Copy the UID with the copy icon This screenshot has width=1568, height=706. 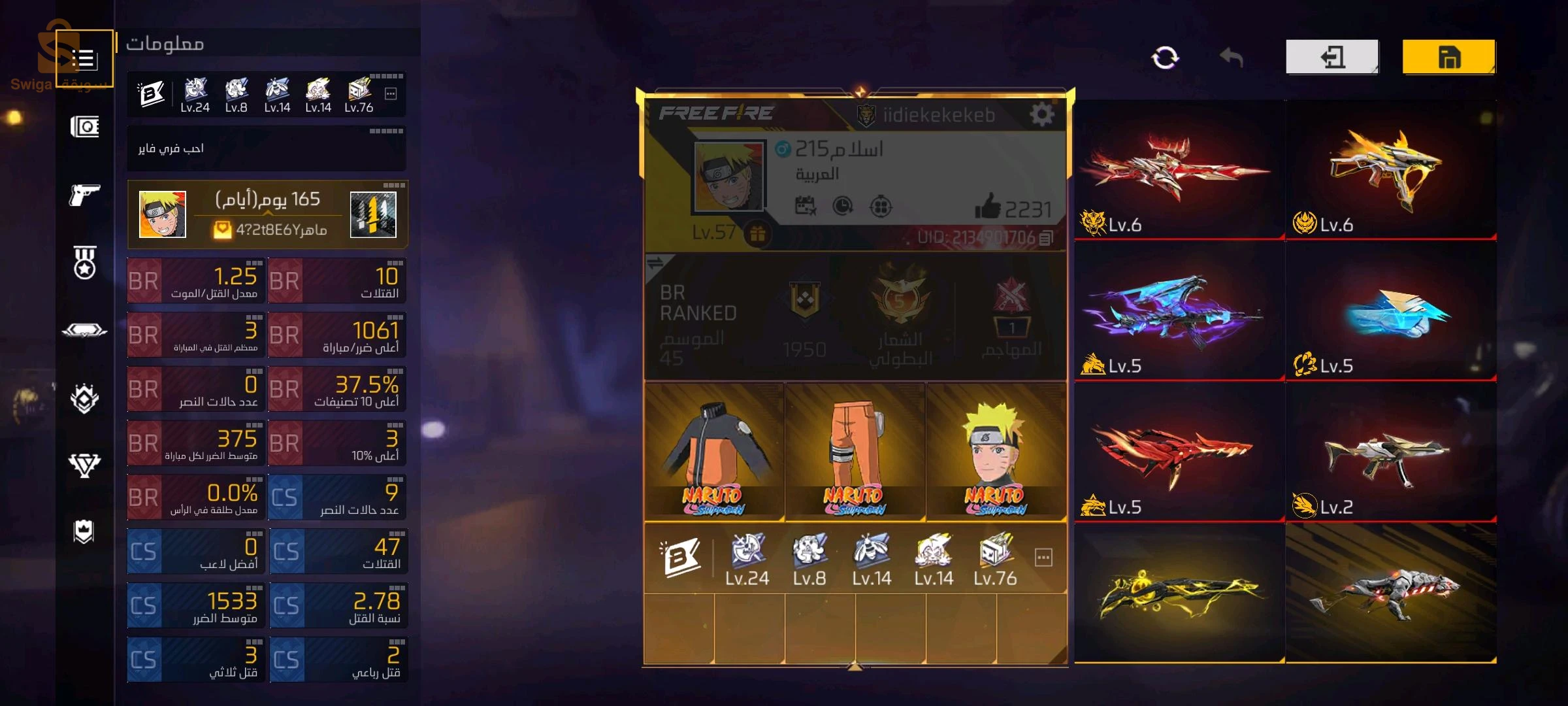point(1046,238)
